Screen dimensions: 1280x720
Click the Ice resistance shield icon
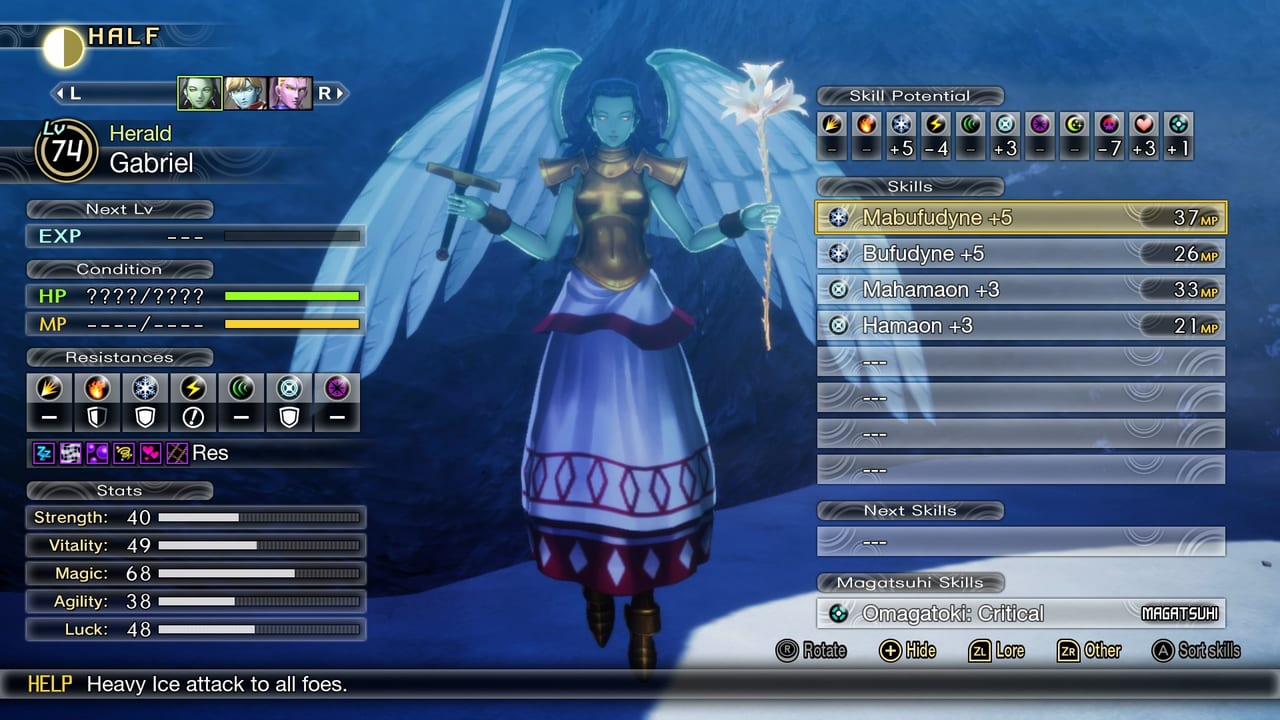click(x=145, y=417)
